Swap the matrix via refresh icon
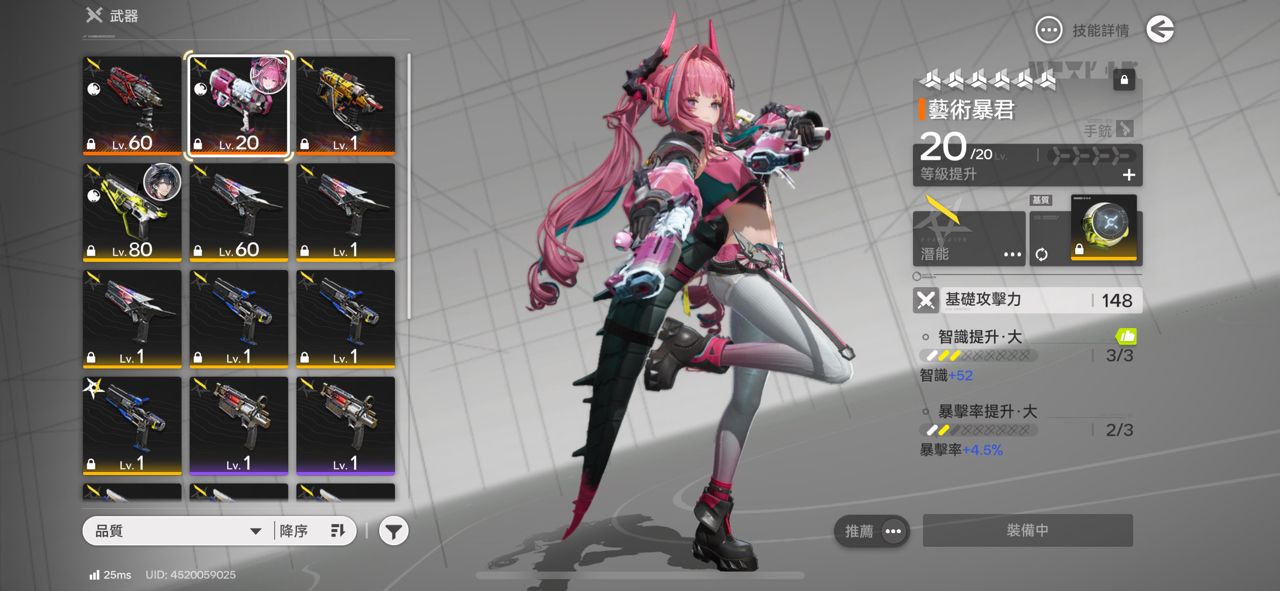Screen dimensions: 1280x591 click(x=1042, y=254)
